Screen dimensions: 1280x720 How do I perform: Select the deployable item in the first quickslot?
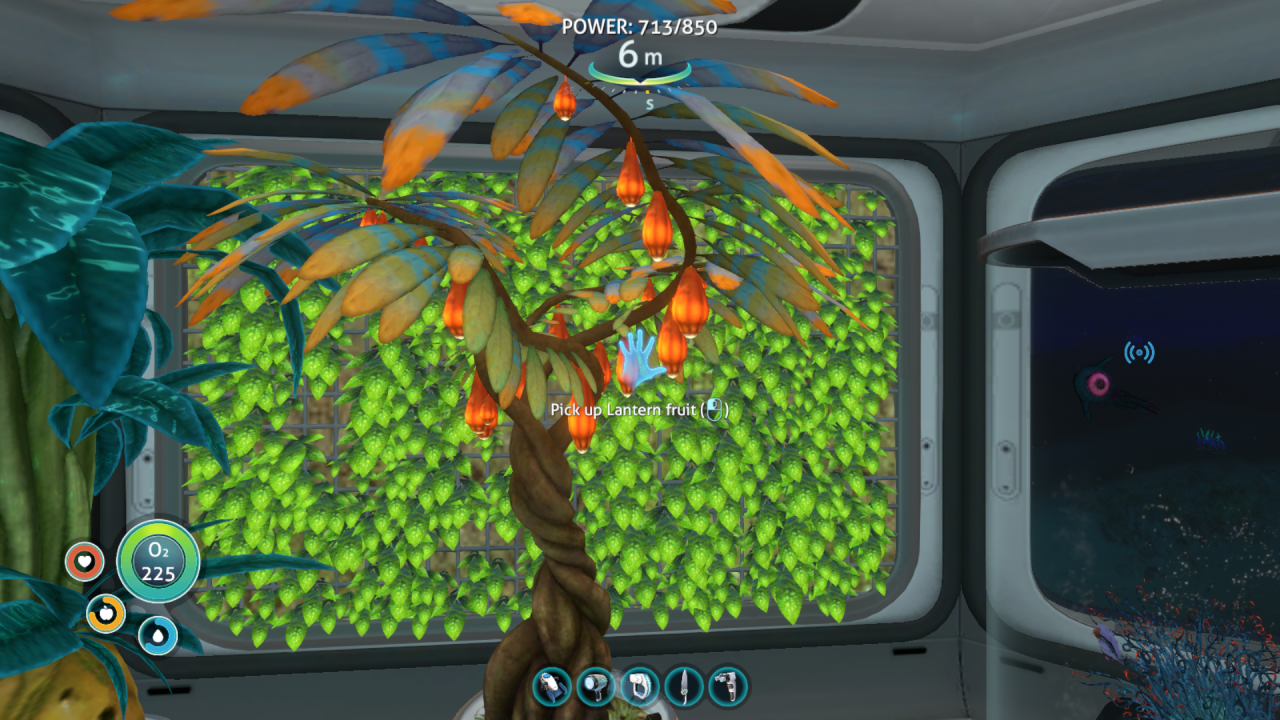click(553, 686)
